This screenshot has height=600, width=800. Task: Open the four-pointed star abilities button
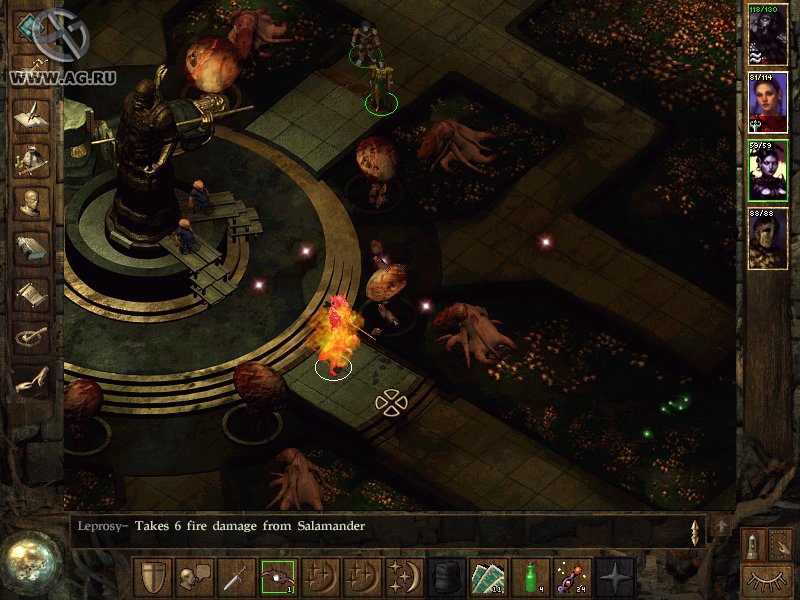pyautogui.click(x=613, y=576)
